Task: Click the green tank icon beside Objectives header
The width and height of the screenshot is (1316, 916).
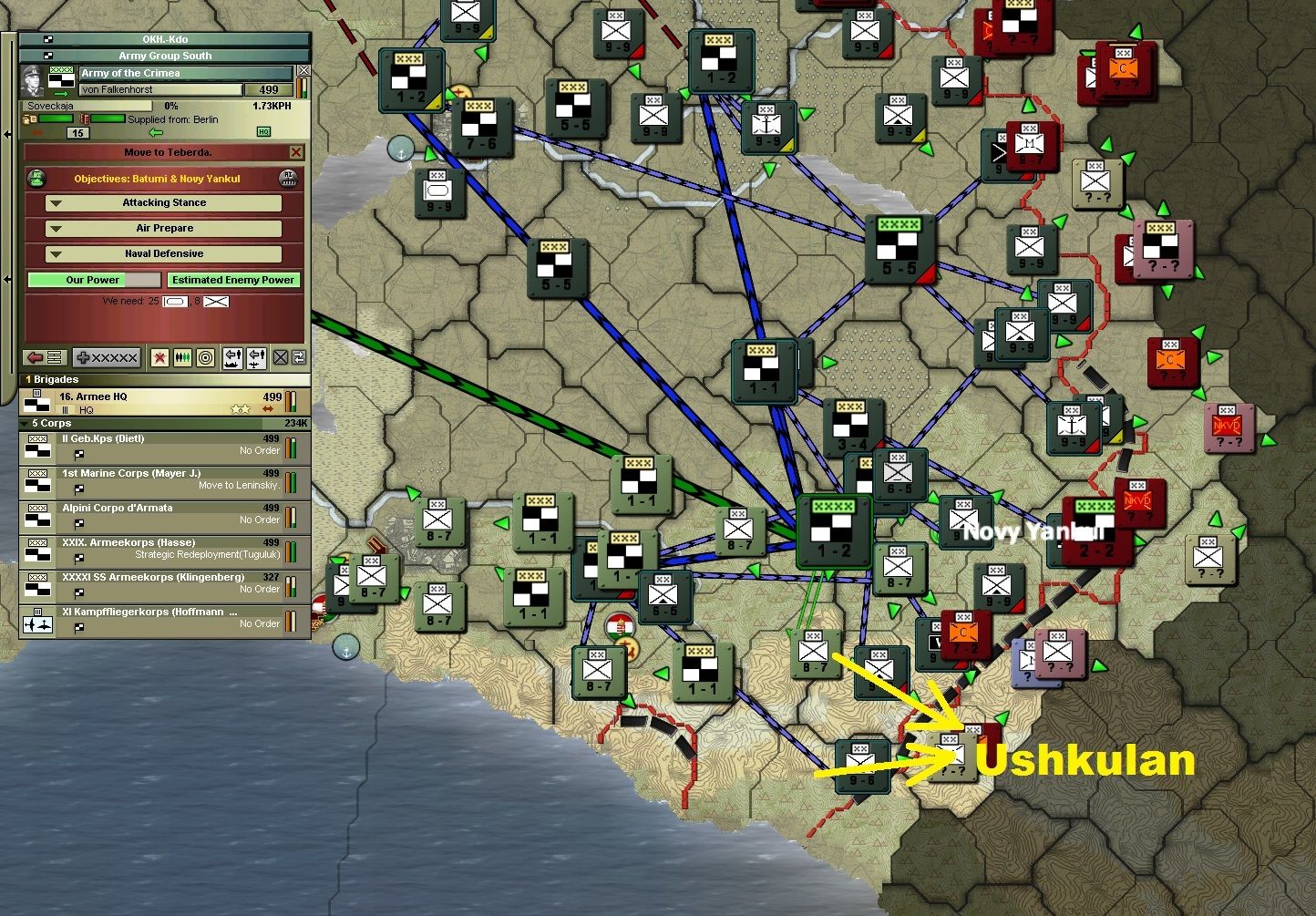Action: [x=36, y=179]
